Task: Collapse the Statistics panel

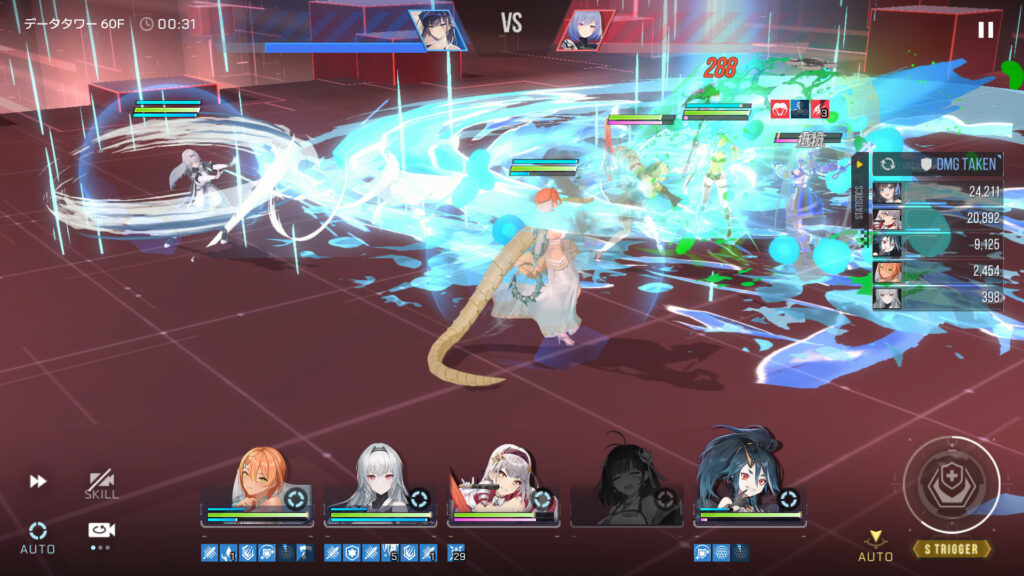Action: pos(859,165)
